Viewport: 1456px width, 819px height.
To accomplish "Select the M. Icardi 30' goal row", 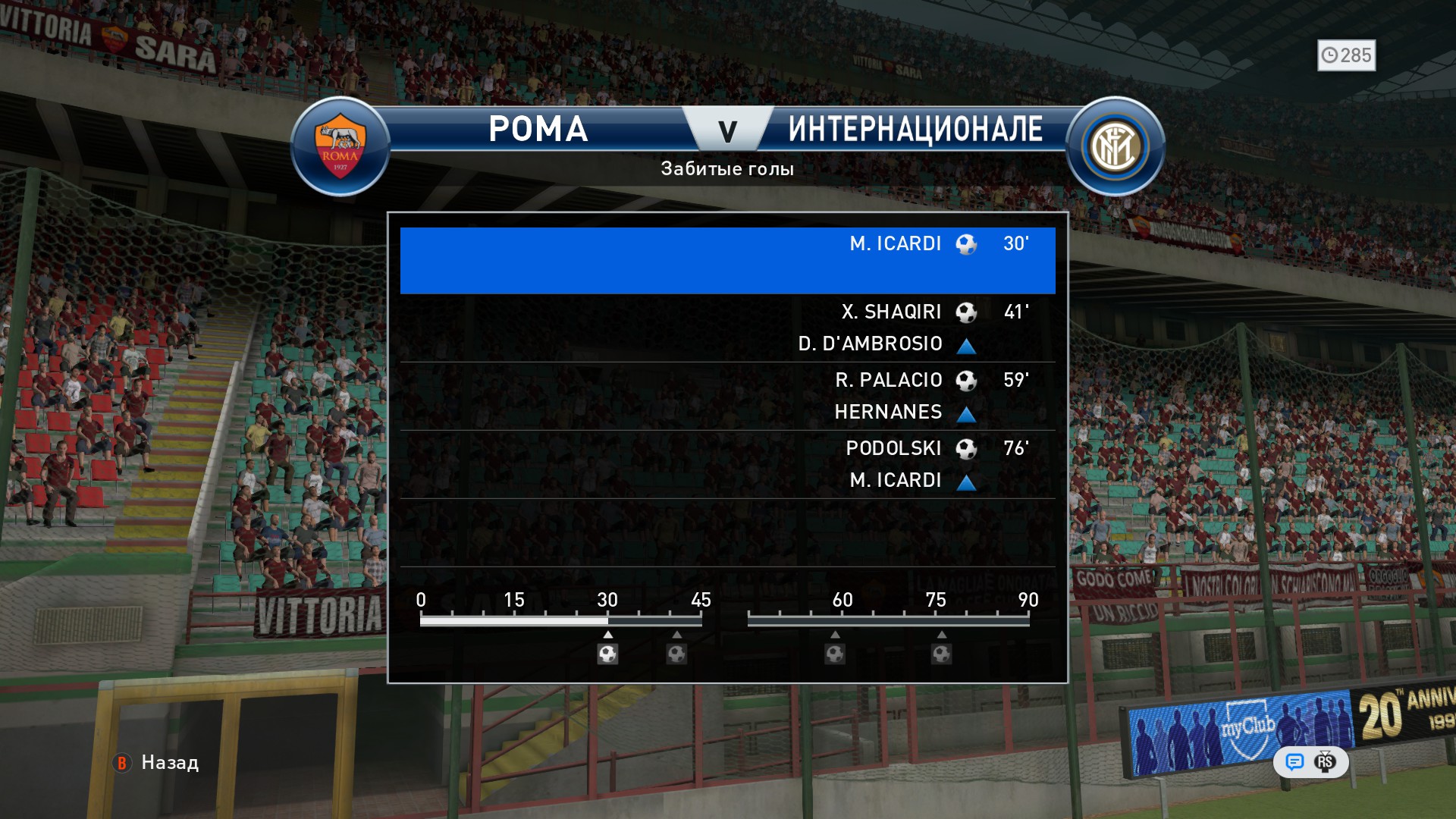I will pos(727,260).
